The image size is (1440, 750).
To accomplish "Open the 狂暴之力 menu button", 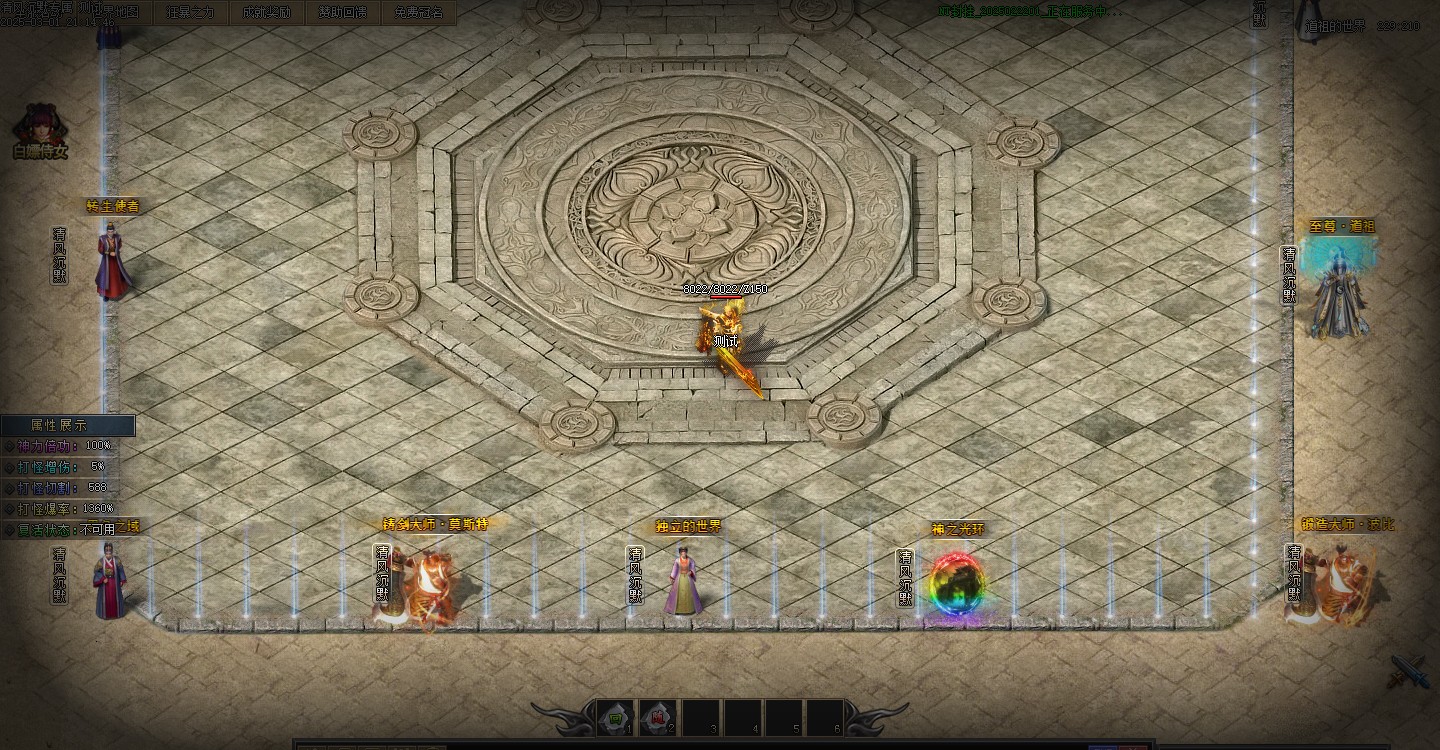I will 191,13.
